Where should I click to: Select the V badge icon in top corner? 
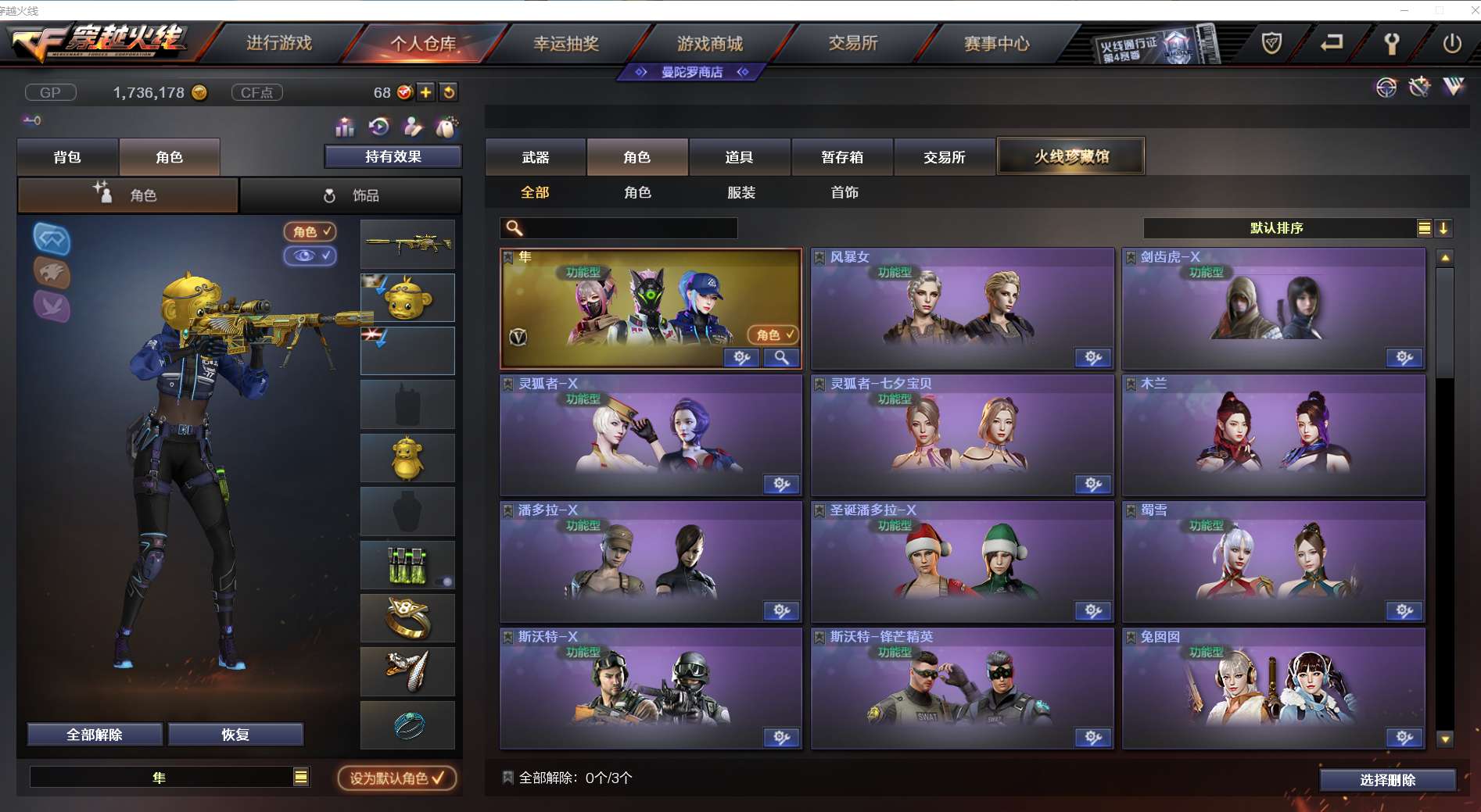(x=1454, y=88)
